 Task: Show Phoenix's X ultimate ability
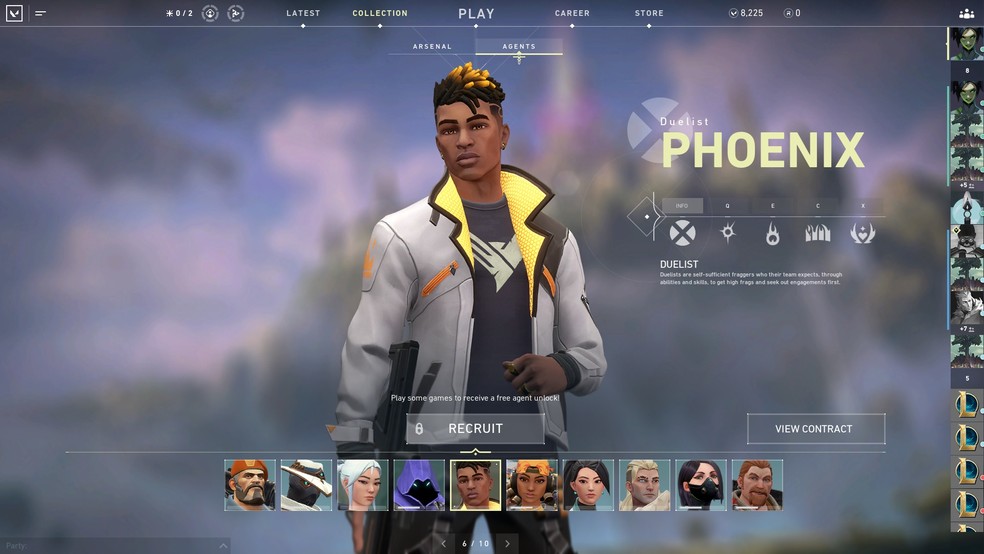(x=862, y=233)
